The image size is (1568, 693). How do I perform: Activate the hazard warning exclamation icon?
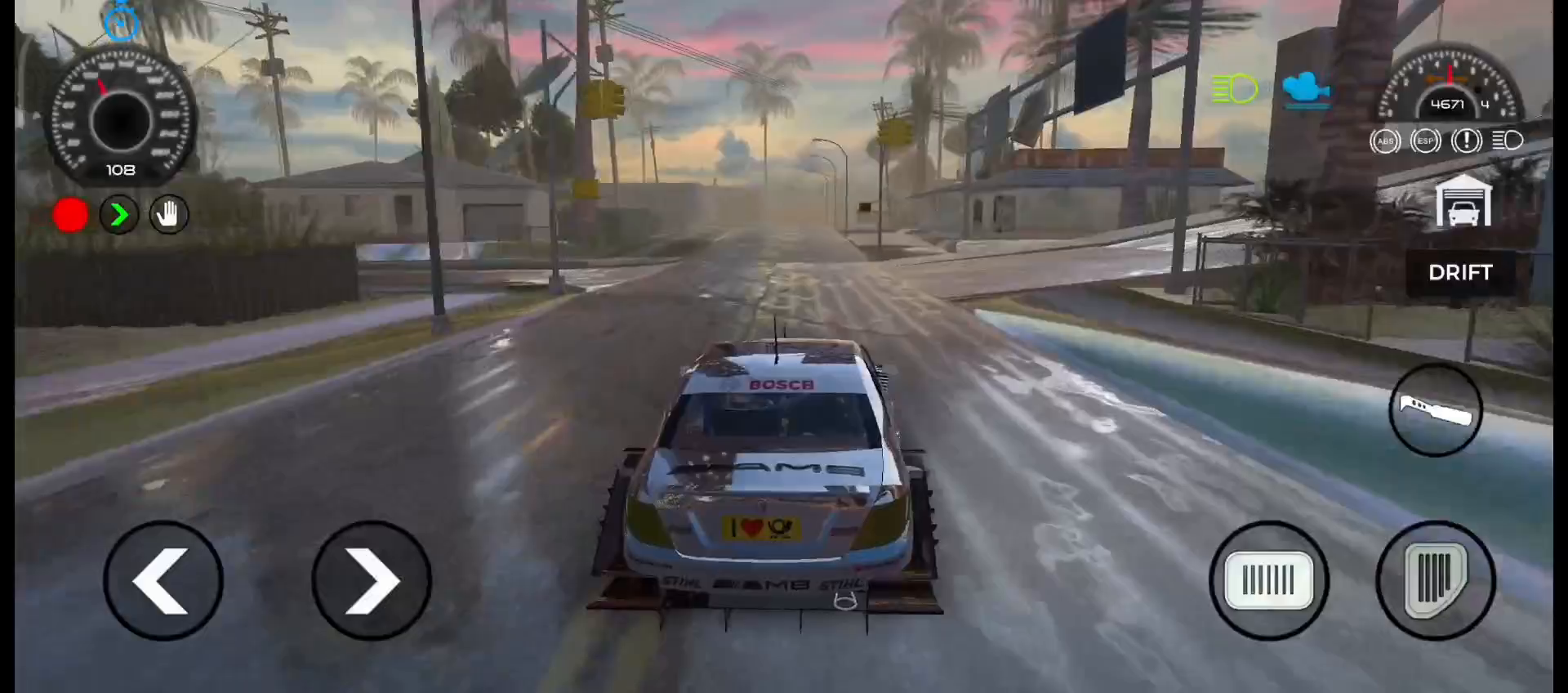click(1467, 141)
